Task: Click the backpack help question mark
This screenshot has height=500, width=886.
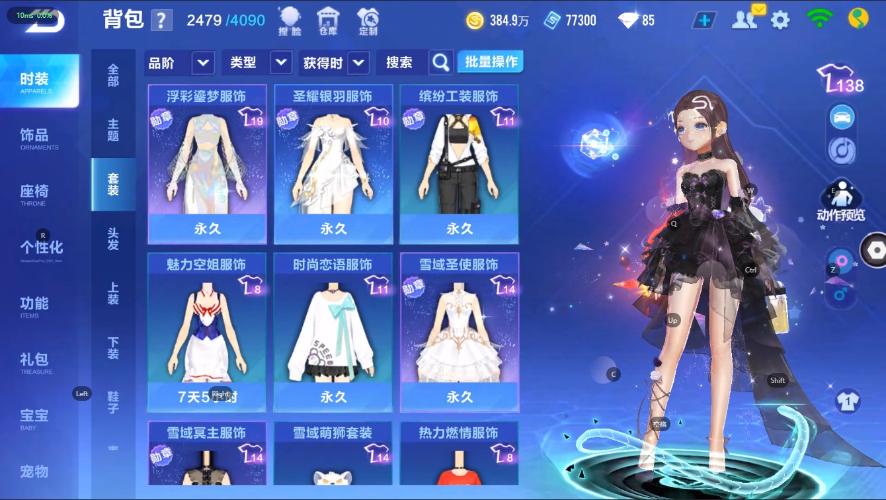Action: pos(162,20)
